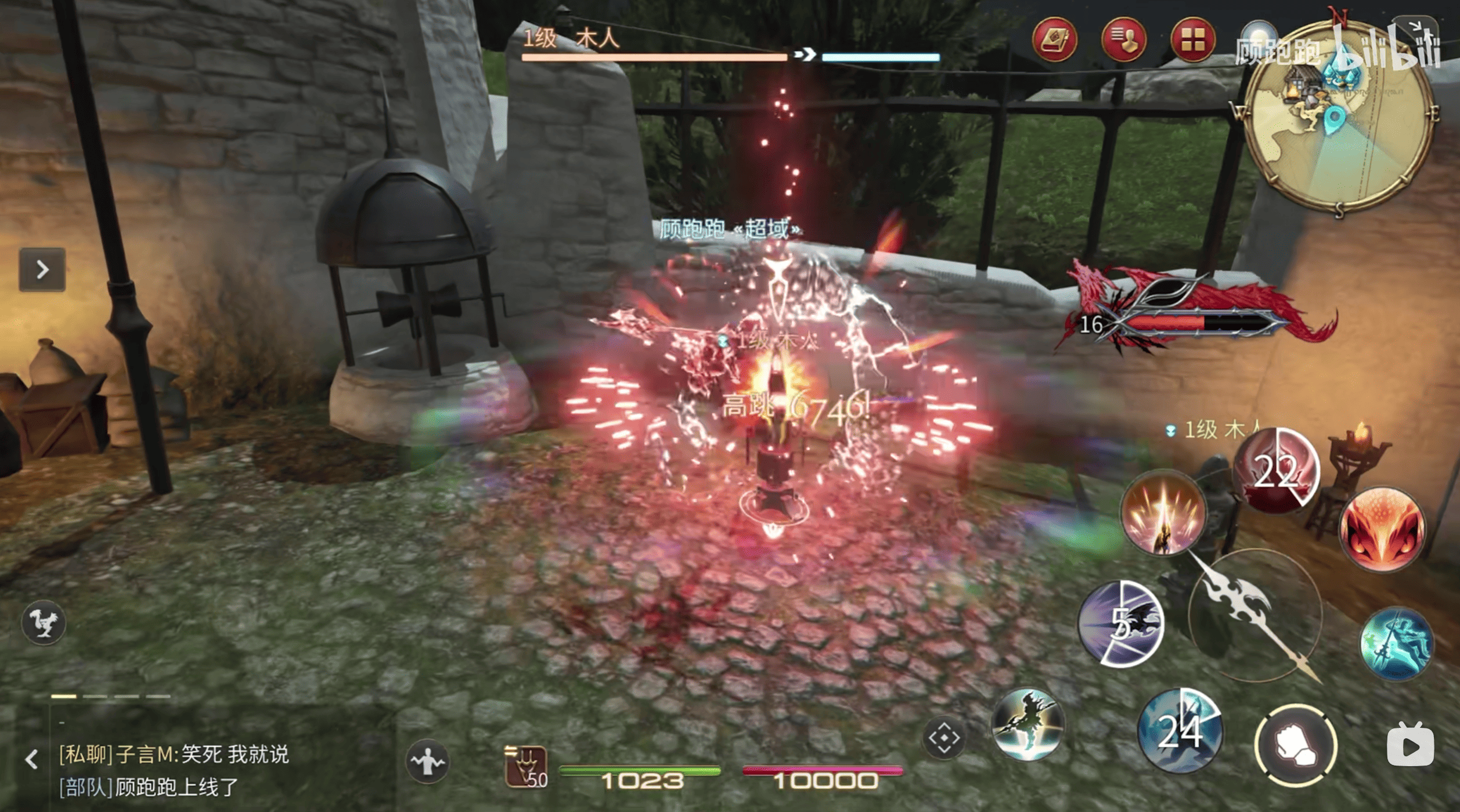The image size is (1460, 812).
Task: Summon the chocobo mount icon
Action: (x=44, y=623)
